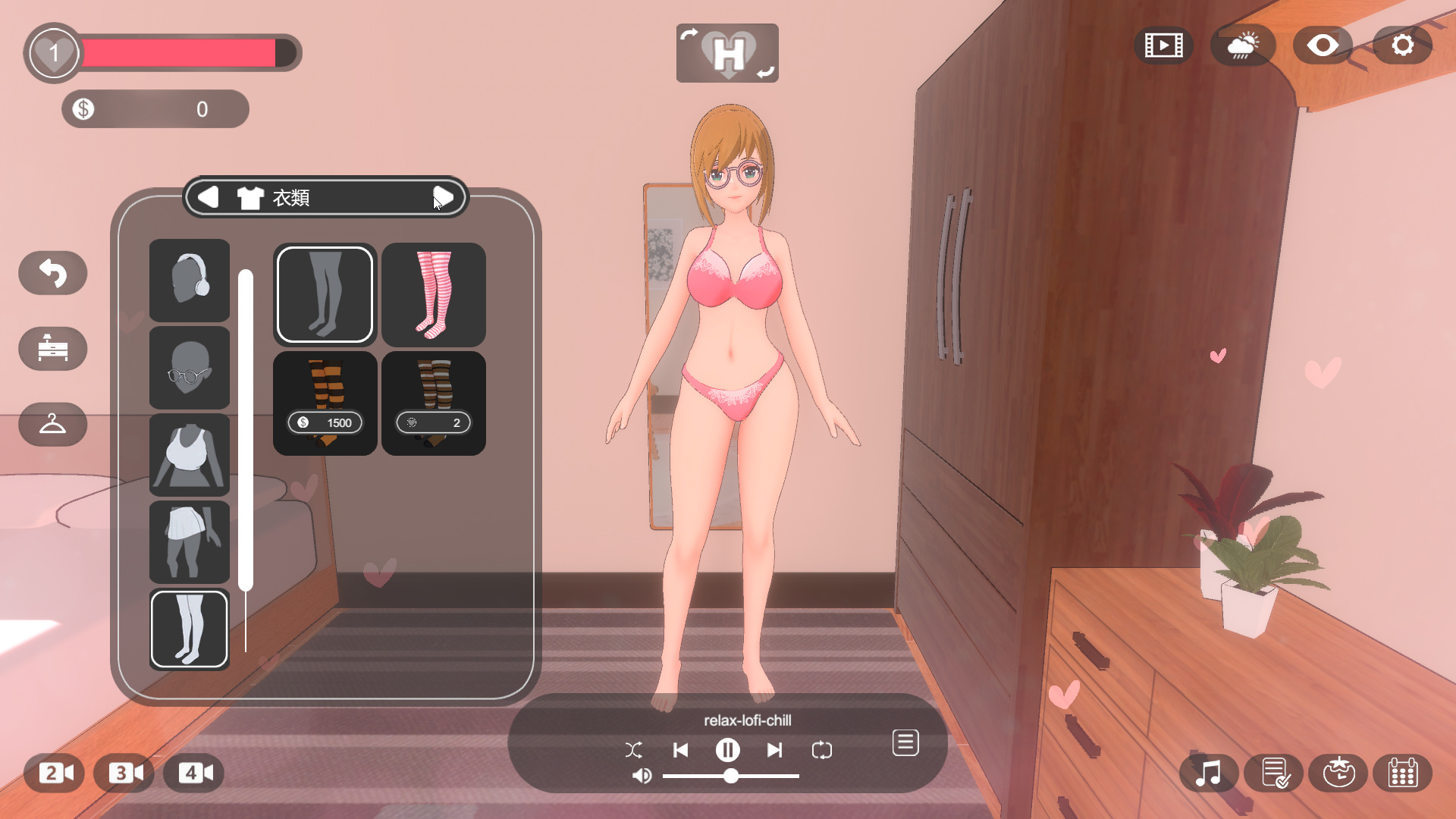Open the settings gear

pyautogui.click(x=1402, y=45)
